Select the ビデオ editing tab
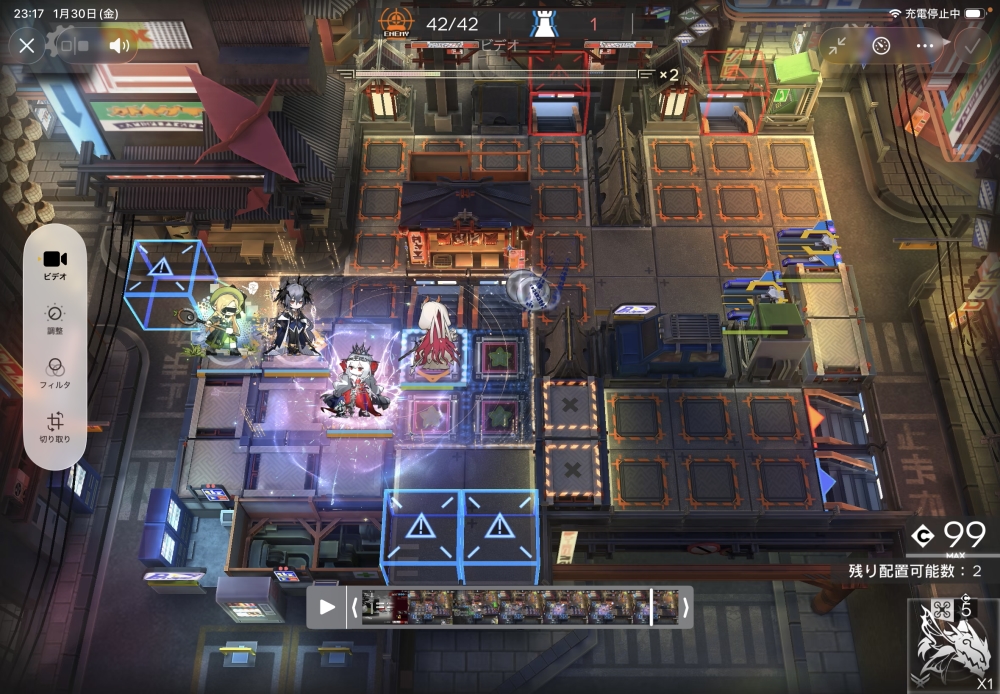Screen dimensions: 1000x694 tap(55, 264)
